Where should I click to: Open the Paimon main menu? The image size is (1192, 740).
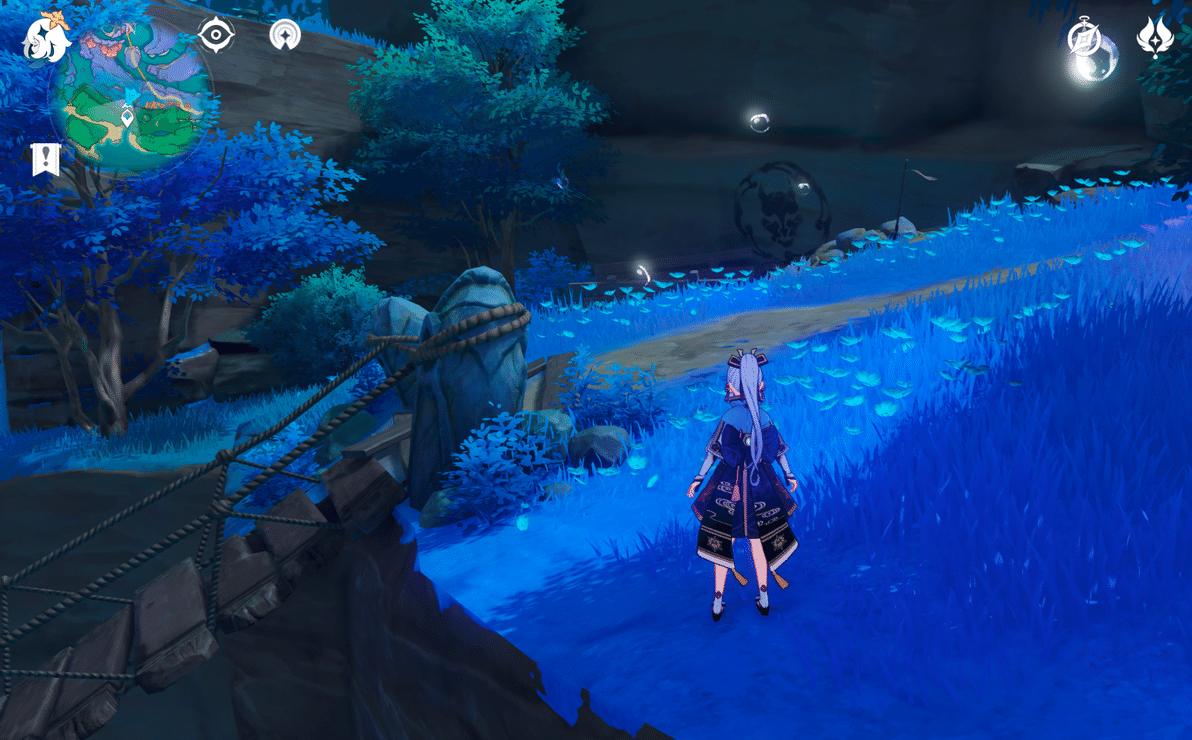point(47,37)
